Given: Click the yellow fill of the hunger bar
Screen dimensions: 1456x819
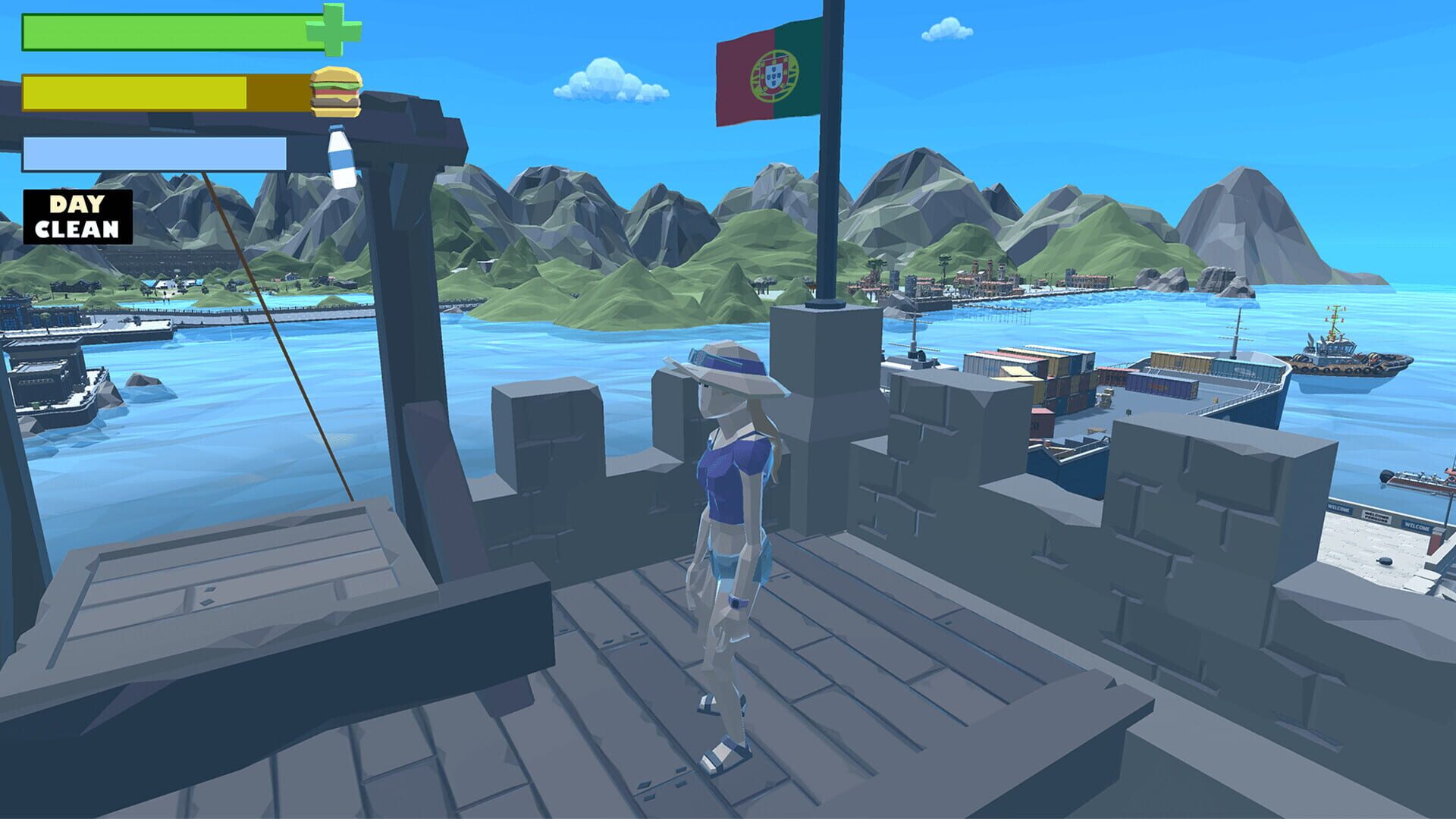Looking at the screenshot, I should [x=136, y=93].
